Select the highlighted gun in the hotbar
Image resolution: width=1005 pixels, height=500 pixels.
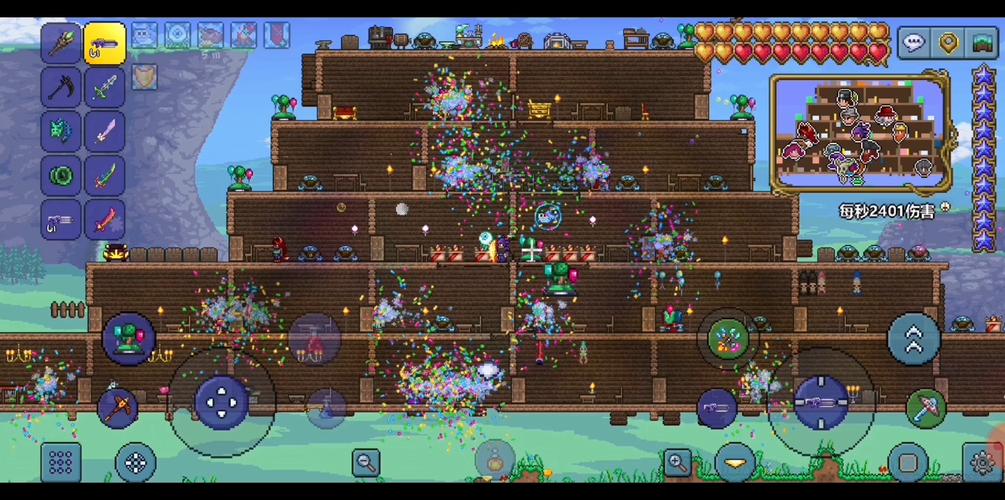[104, 43]
